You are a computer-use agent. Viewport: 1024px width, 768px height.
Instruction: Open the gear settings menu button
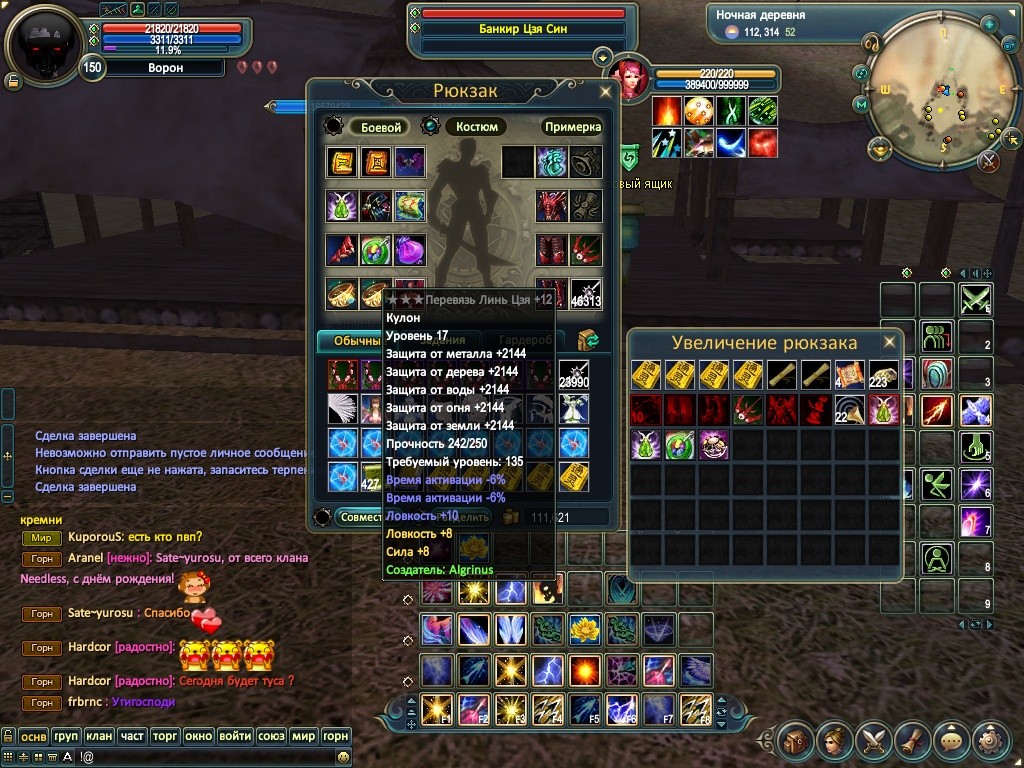point(990,741)
